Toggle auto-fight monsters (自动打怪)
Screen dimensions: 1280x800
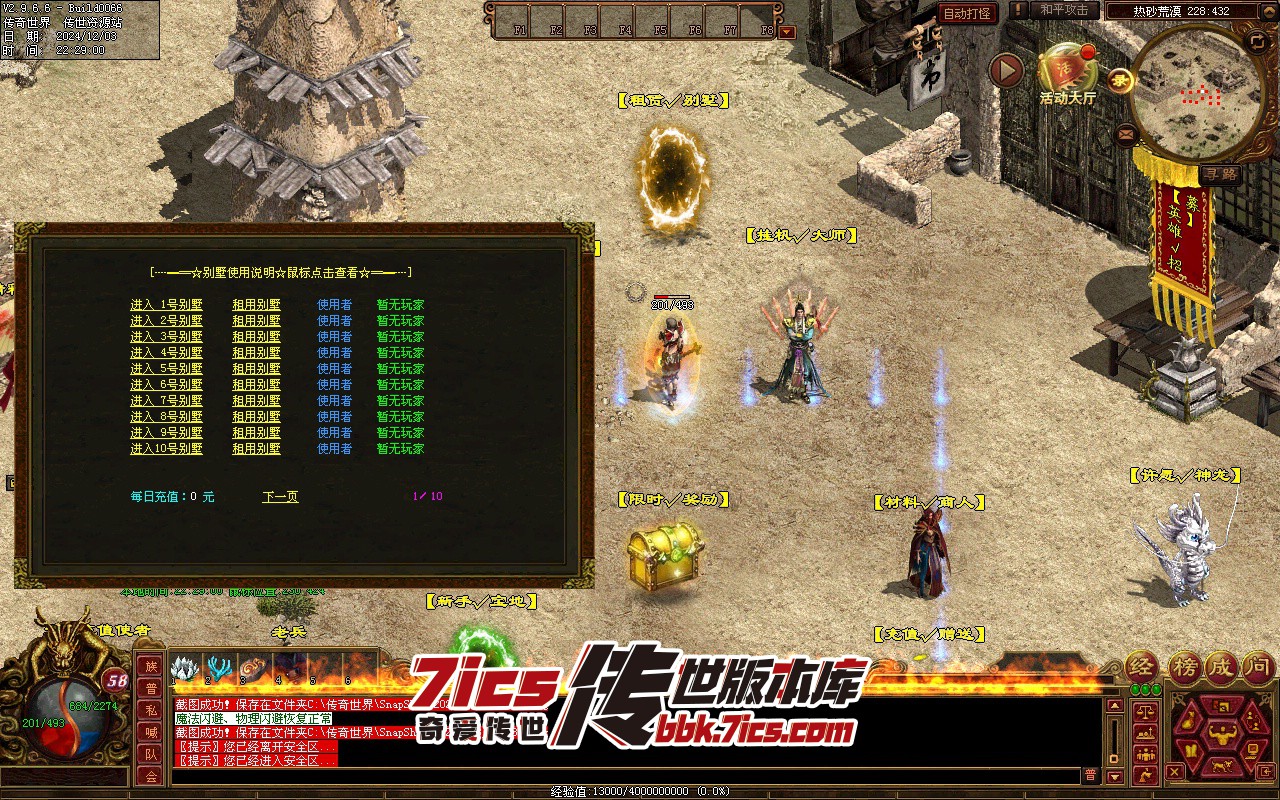pos(967,13)
